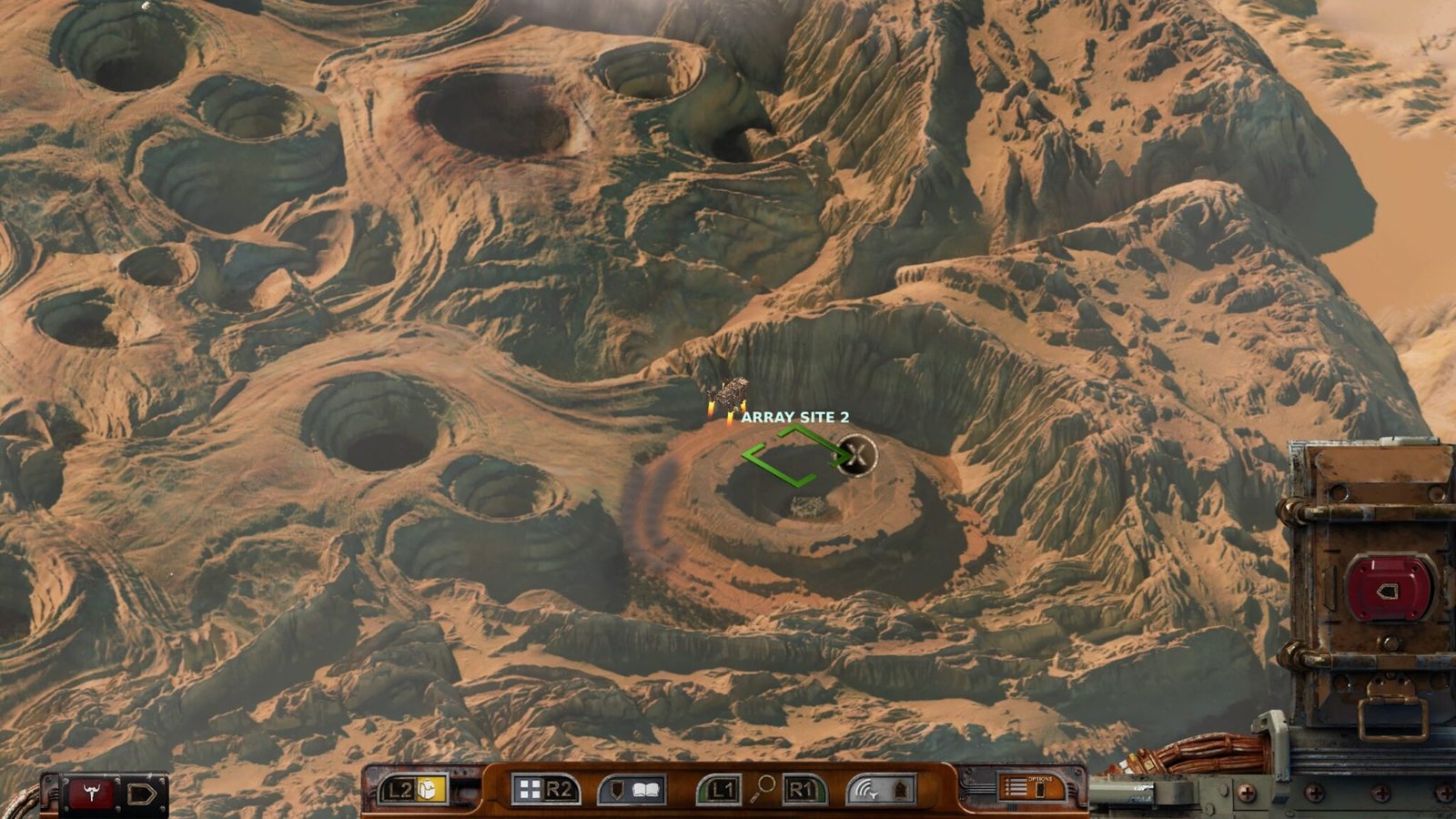Select the Array Site 2 map marker
The width and height of the screenshot is (1456, 819).
point(794,417)
